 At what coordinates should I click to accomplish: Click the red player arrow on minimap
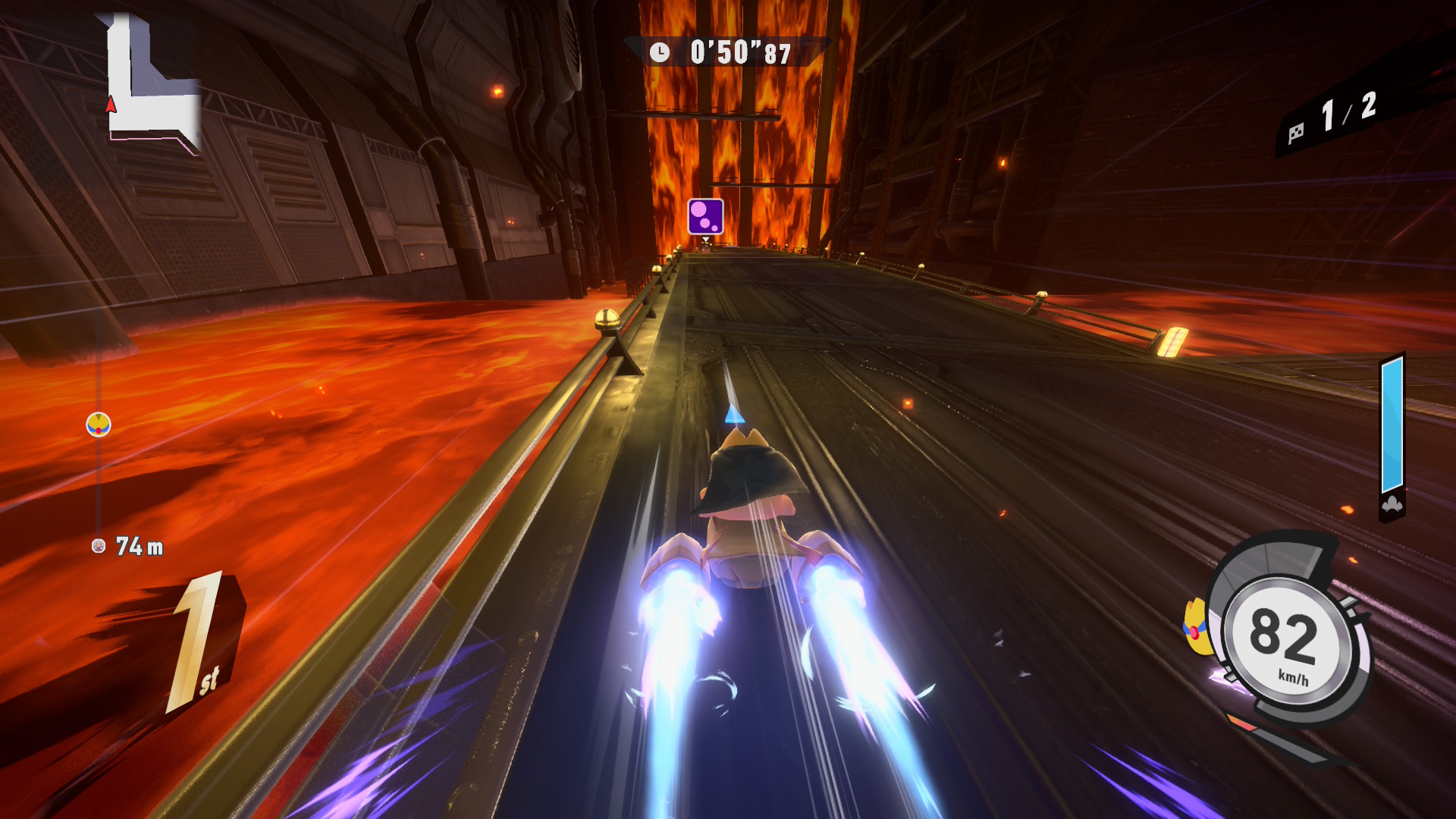pyautogui.click(x=111, y=105)
